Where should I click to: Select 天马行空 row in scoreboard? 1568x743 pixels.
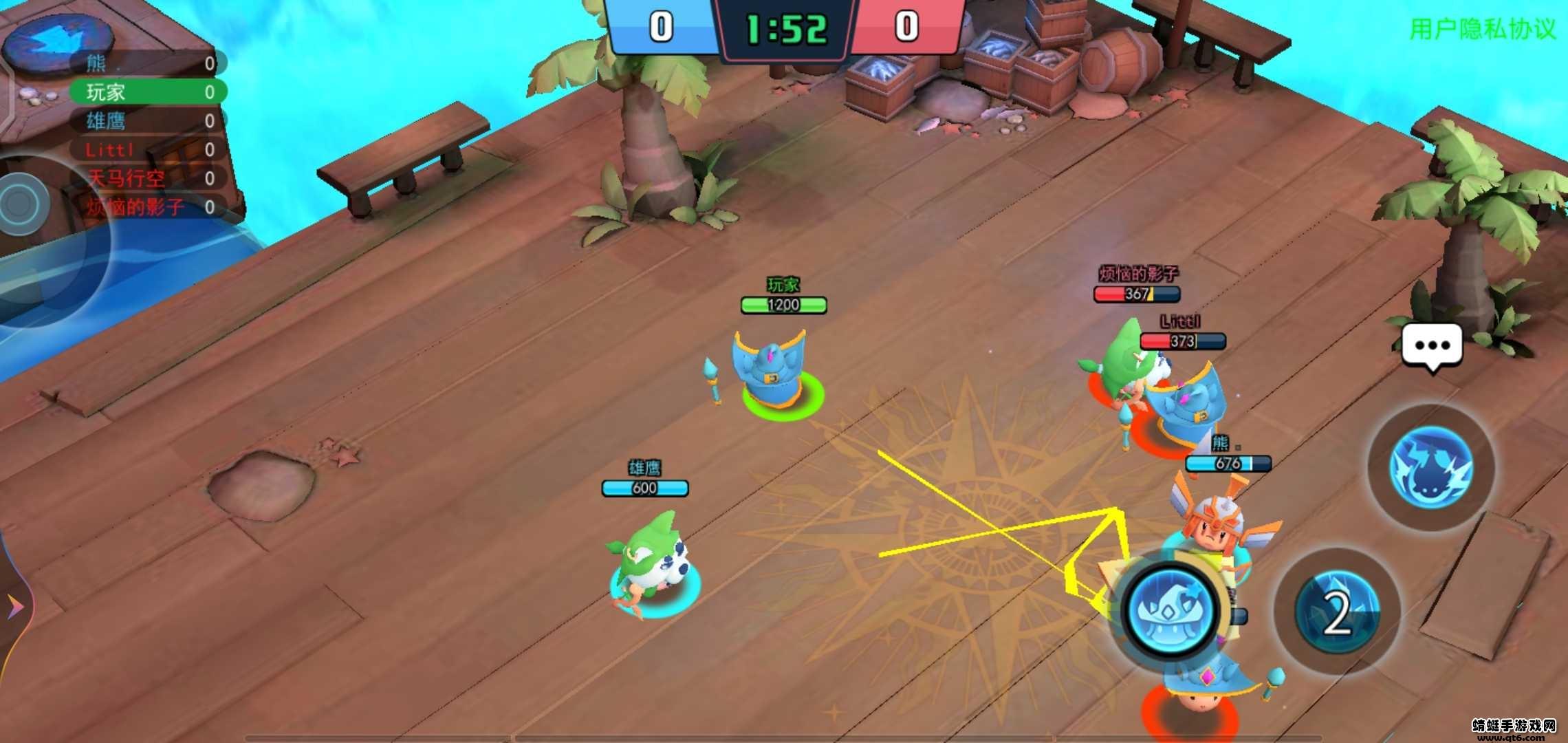point(148,179)
